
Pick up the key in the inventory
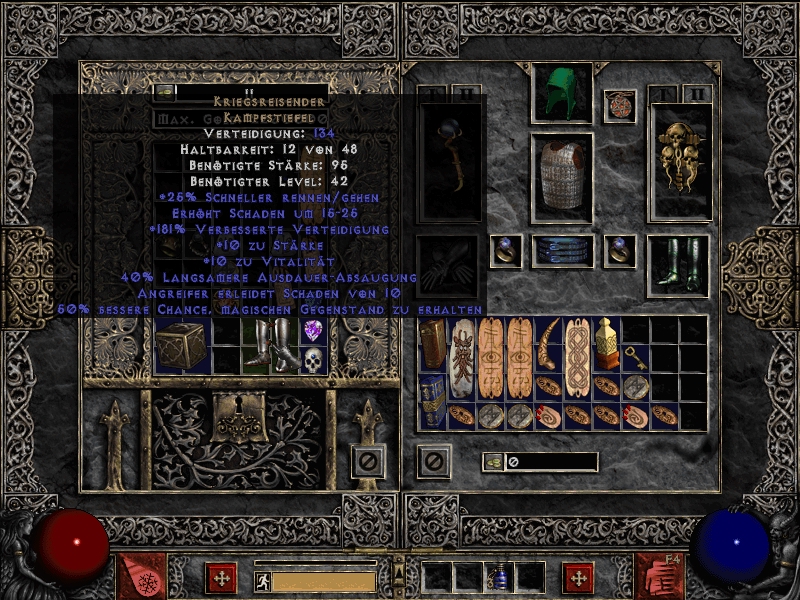[635, 357]
